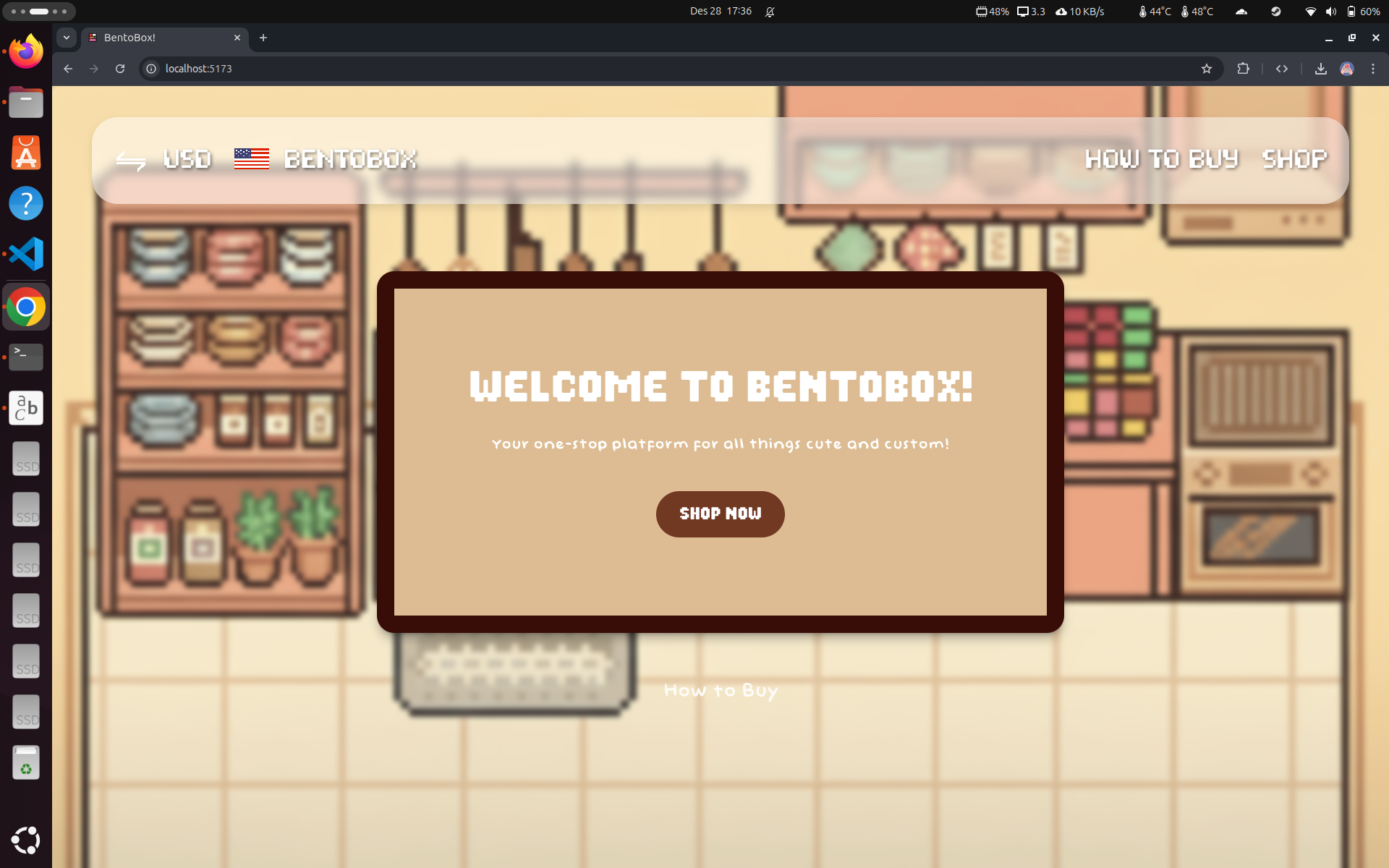This screenshot has width=1389, height=868.
Task: Select the USD currency label
Action: (187, 159)
